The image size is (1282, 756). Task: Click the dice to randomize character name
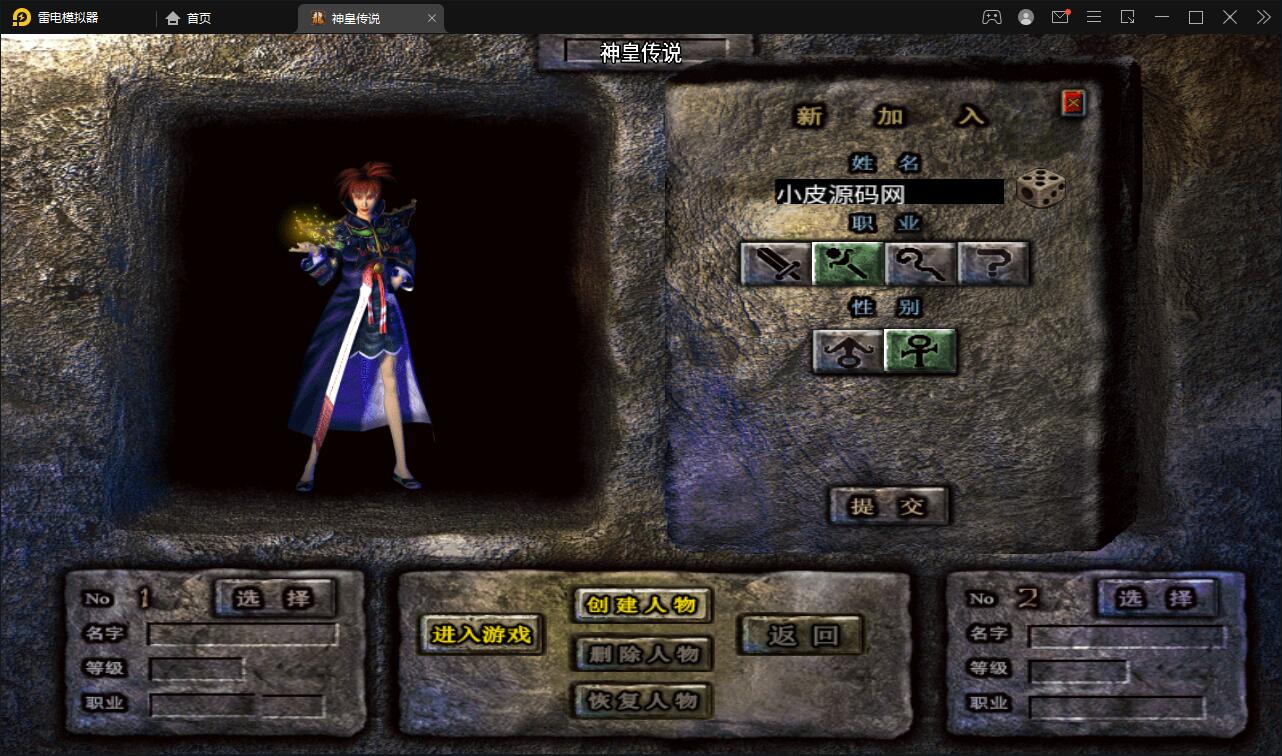click(1041, 190)
